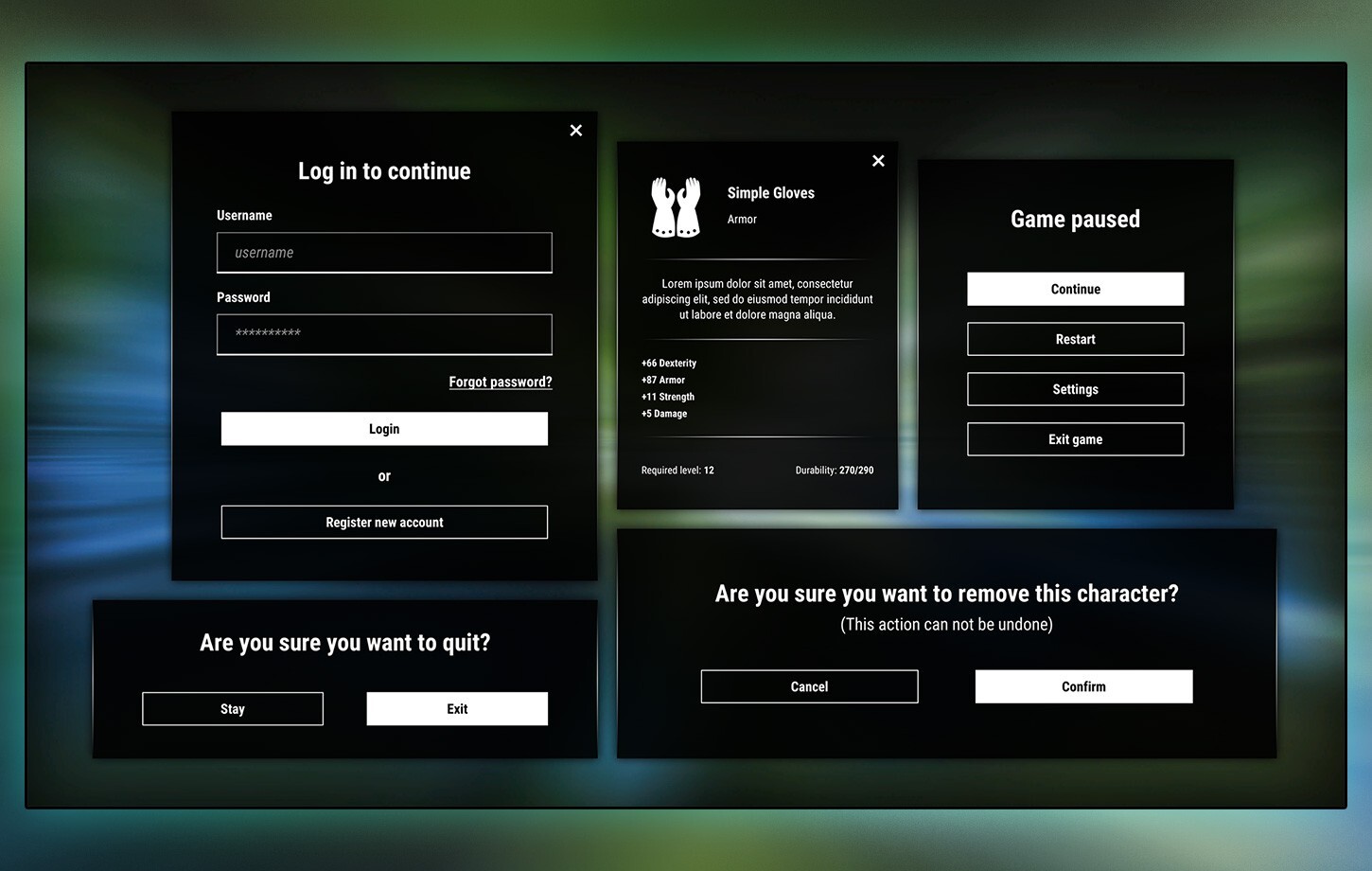Select Exit game in the pause menu
The width and height of the screenshot is (1372, 871).
click(x=1075, y=439)
